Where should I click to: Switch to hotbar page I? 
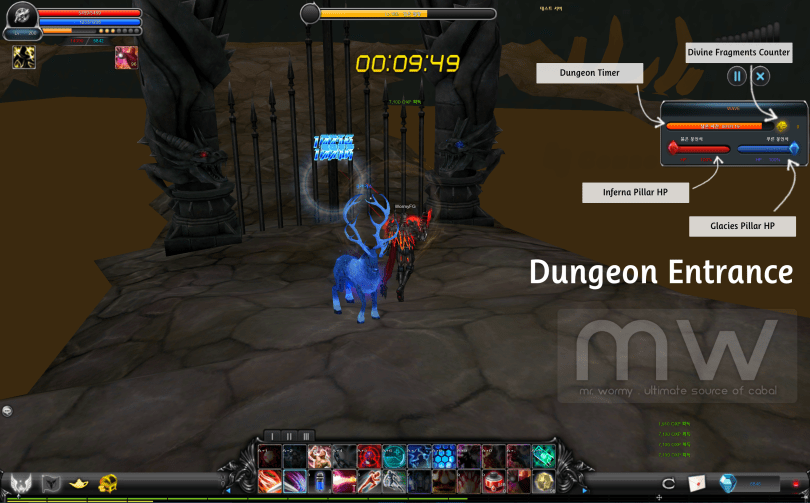click(x=271, y=436)
